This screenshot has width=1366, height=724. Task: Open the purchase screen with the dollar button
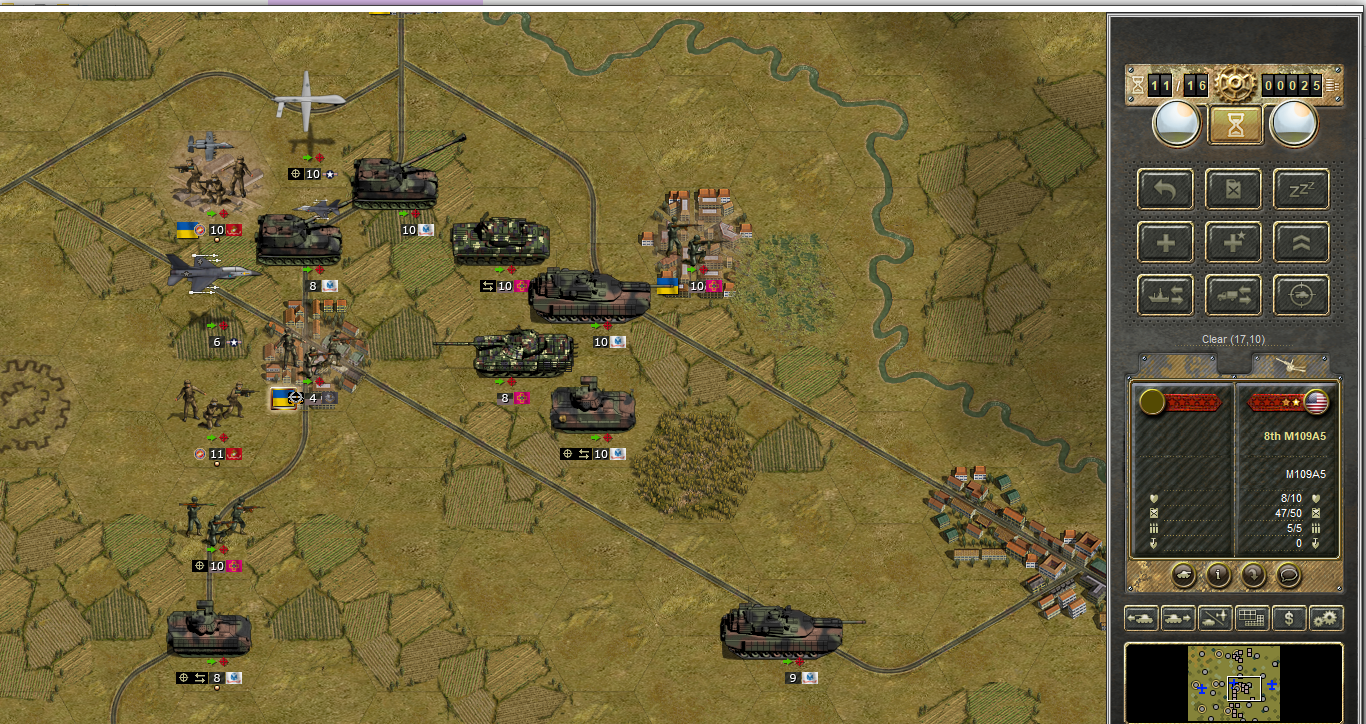(1289, 618)
